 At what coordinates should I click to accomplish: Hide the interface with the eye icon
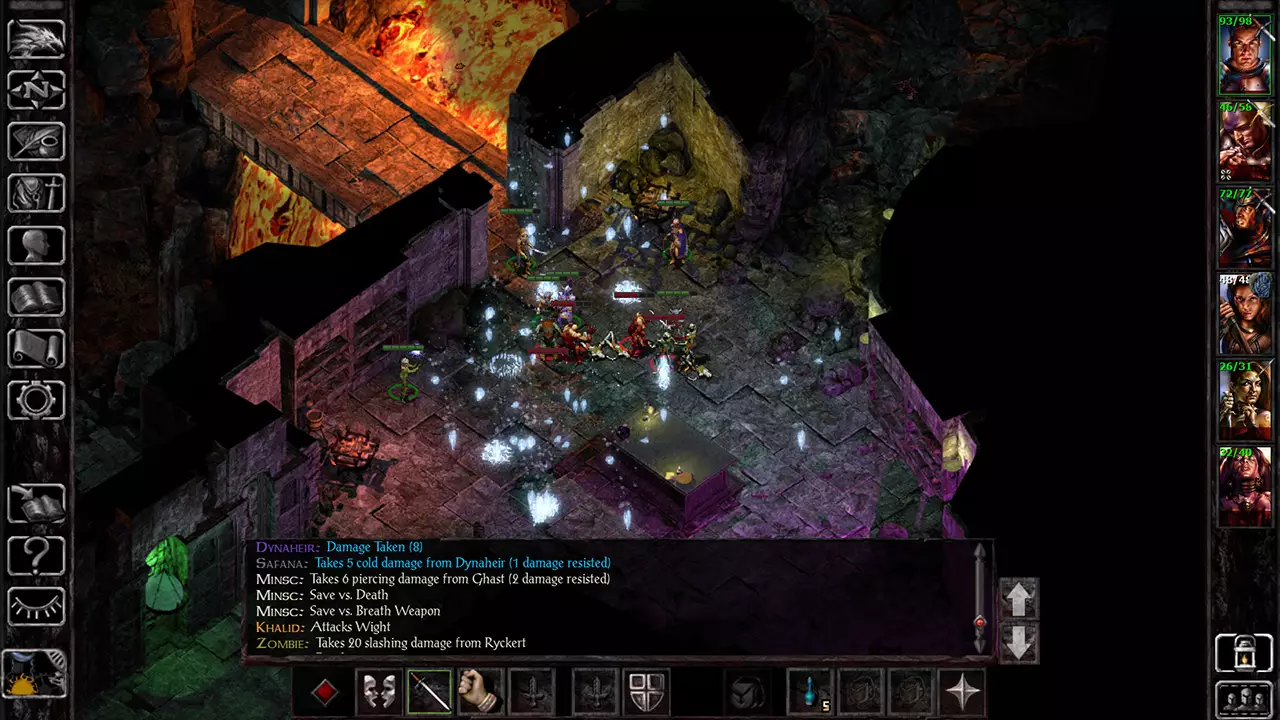(36, 607)
